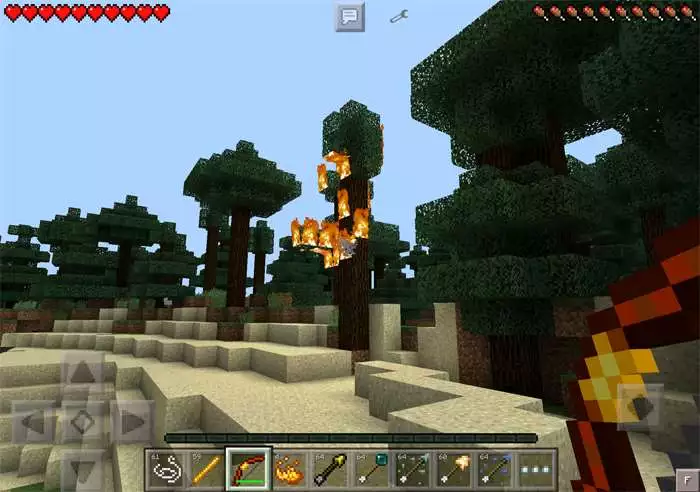Click the wrench settings icon
The height and width of the screenshot is (492, 700).
pyautogui.click(x=399, y=17)
